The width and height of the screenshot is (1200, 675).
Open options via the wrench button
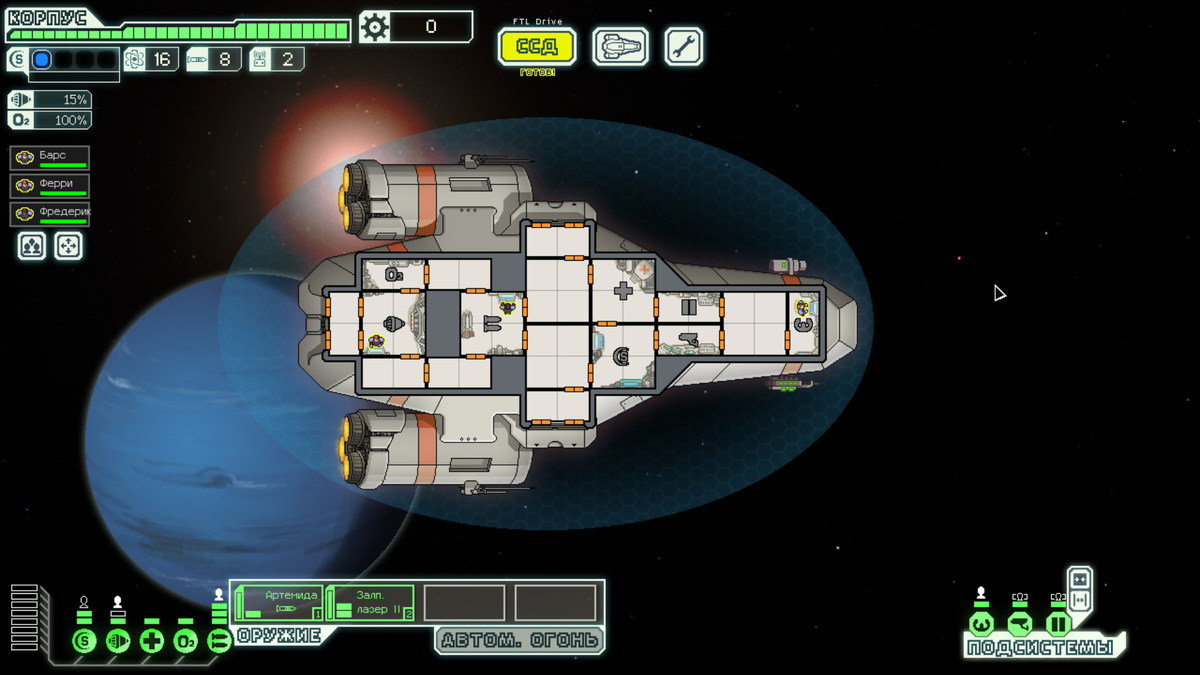click(684, 46)
